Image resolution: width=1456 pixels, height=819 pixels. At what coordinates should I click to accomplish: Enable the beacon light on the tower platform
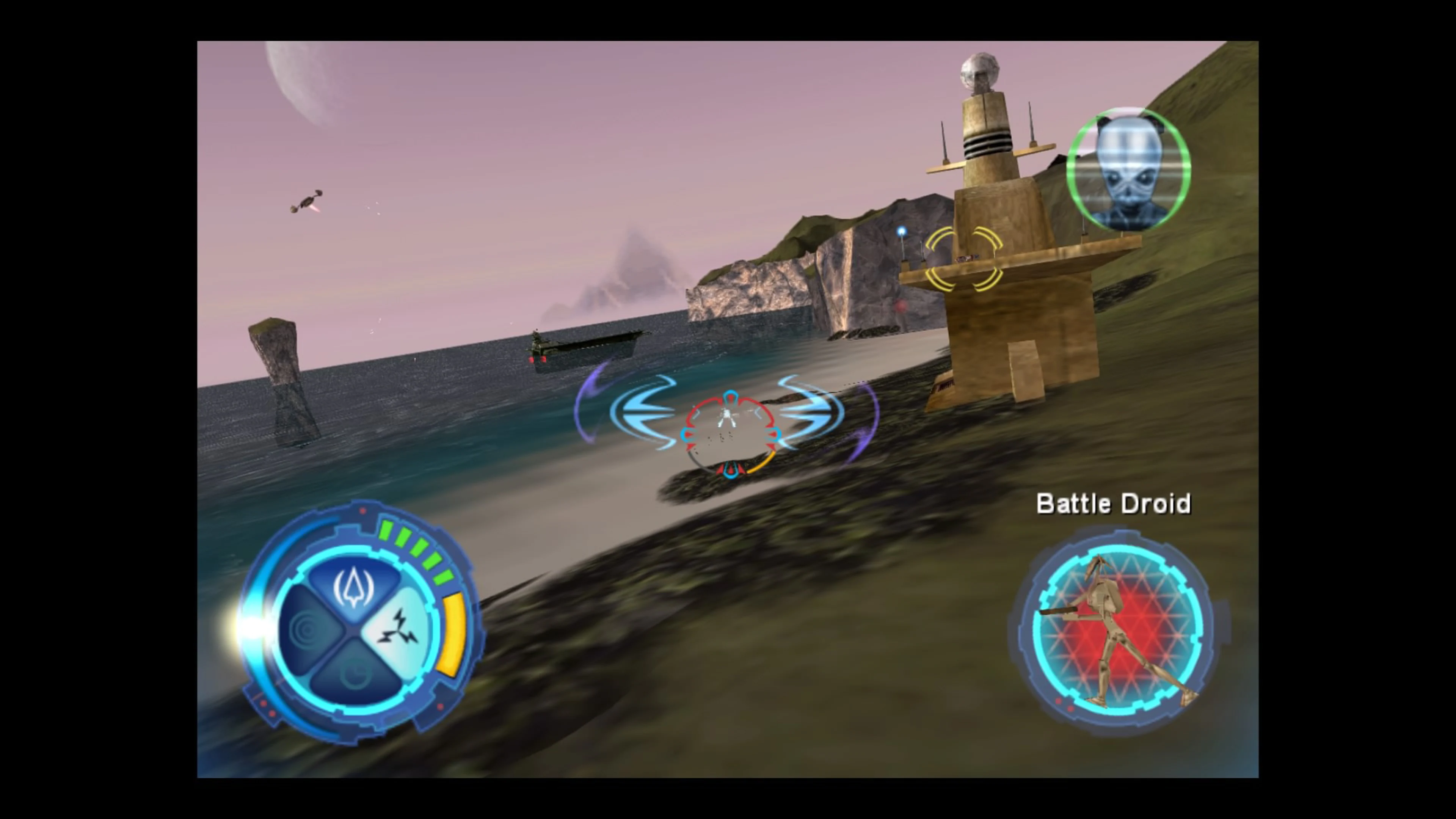[902, 232]
